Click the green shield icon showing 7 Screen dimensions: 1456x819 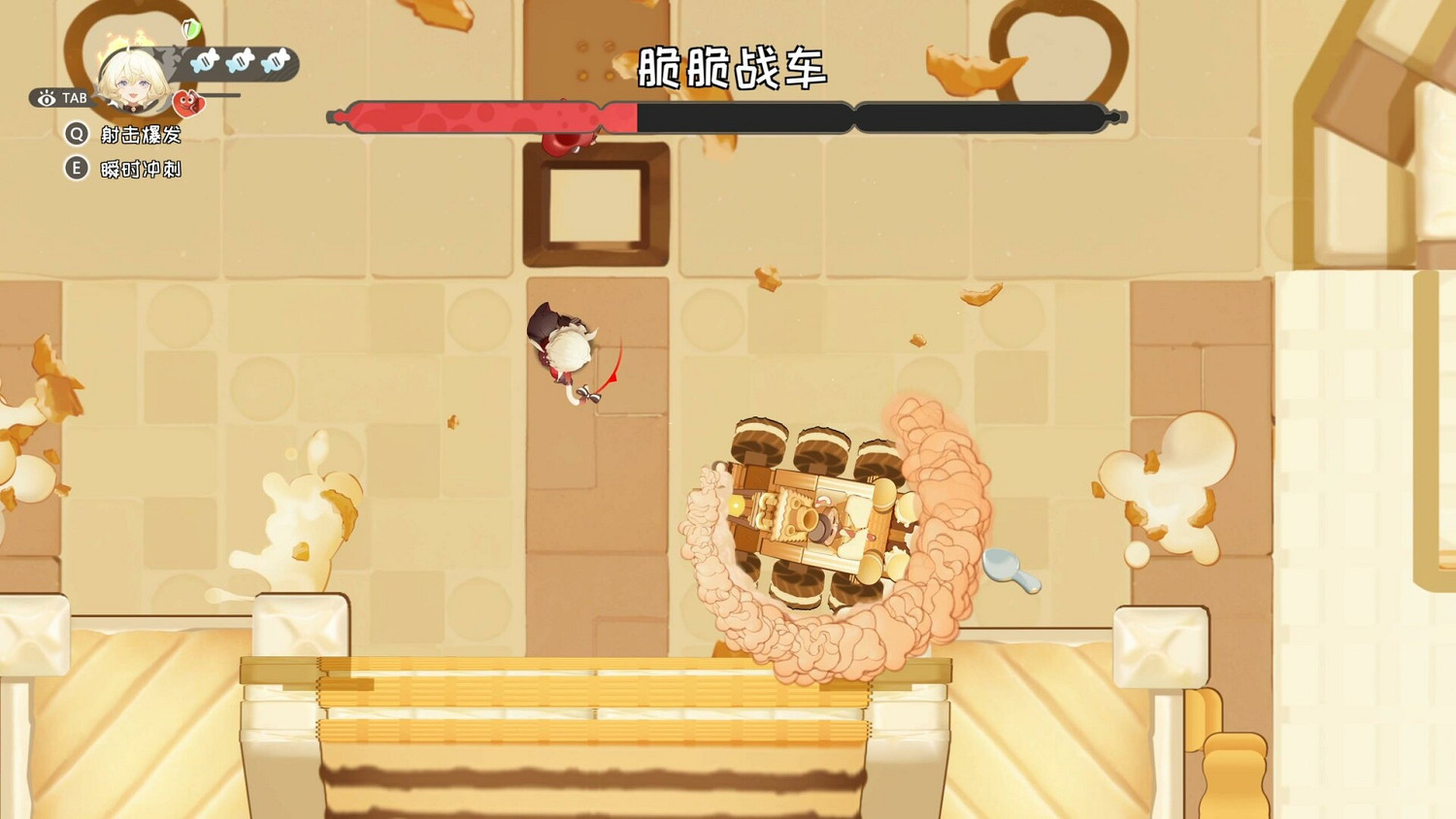(190, 29)
